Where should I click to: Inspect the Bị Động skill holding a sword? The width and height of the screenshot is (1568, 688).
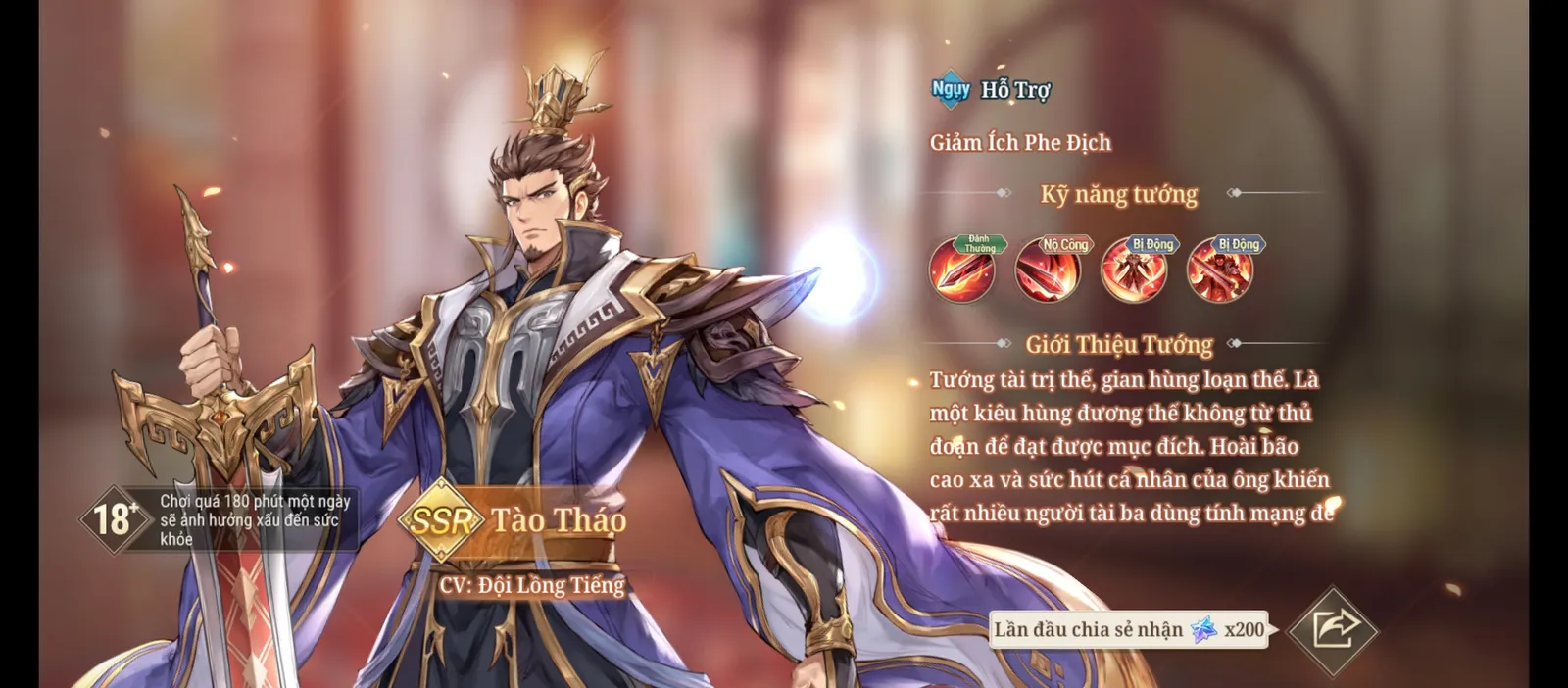(x=1220, y=270)
